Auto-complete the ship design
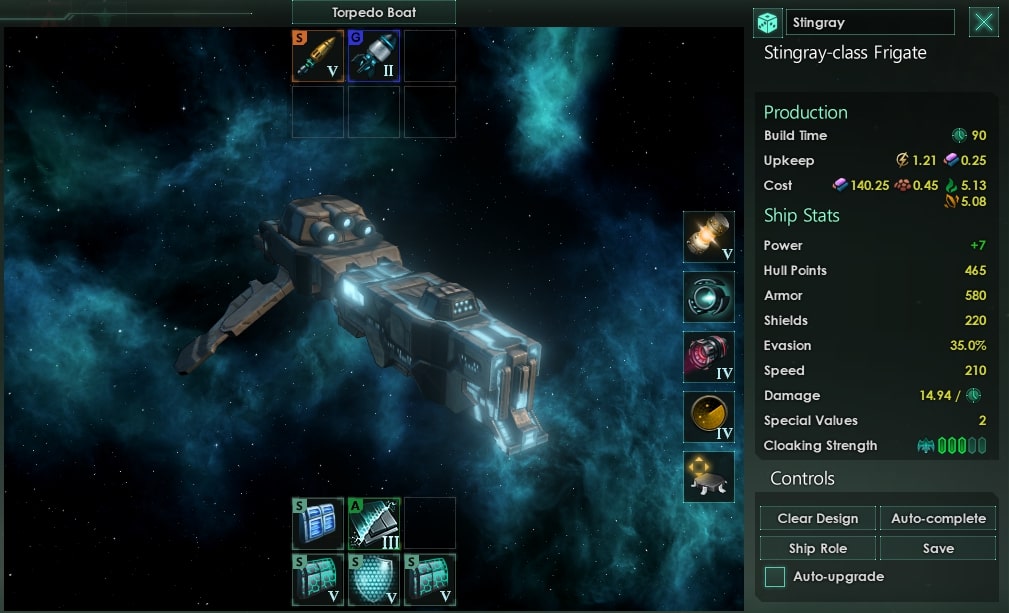 [x=938, y=518]
